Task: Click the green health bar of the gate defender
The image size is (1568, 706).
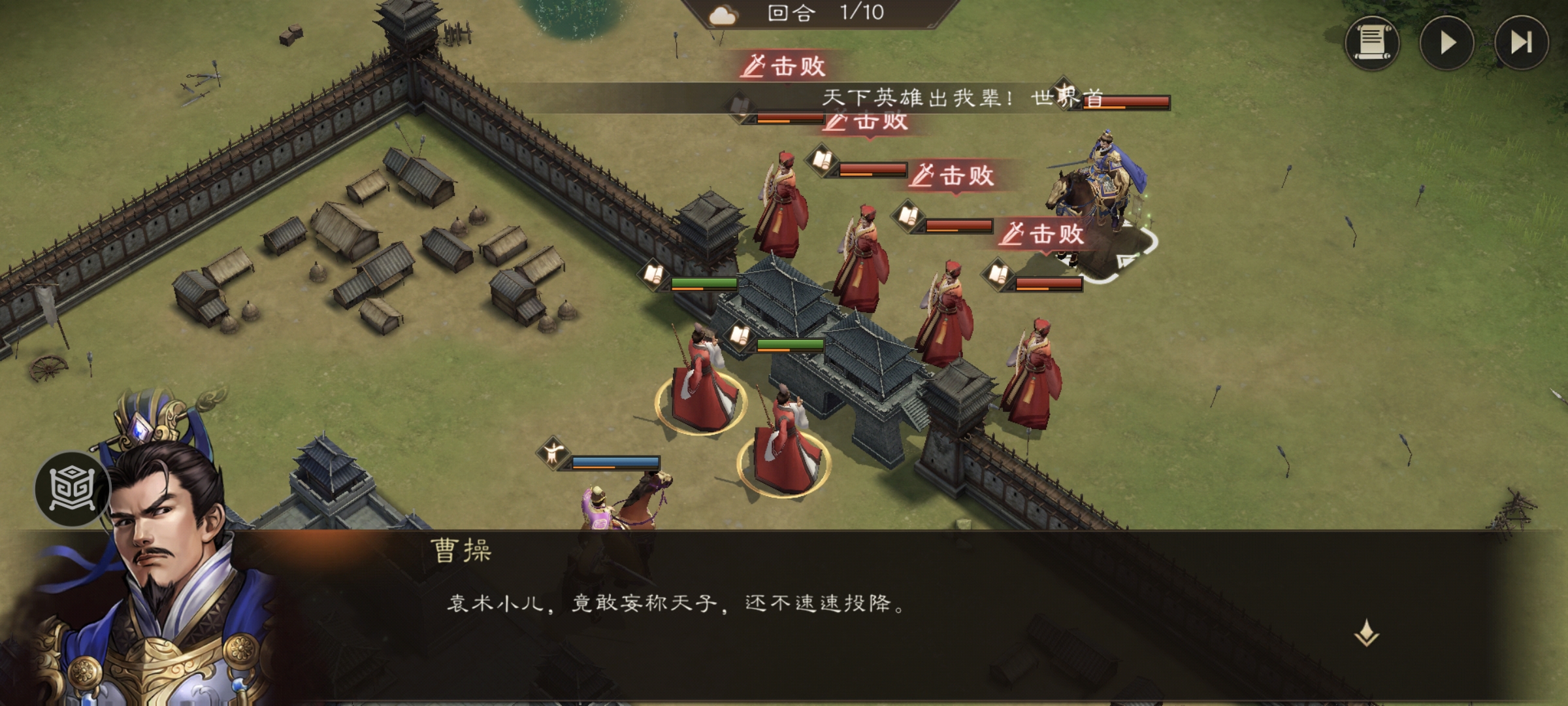Action: coord(704,282)
